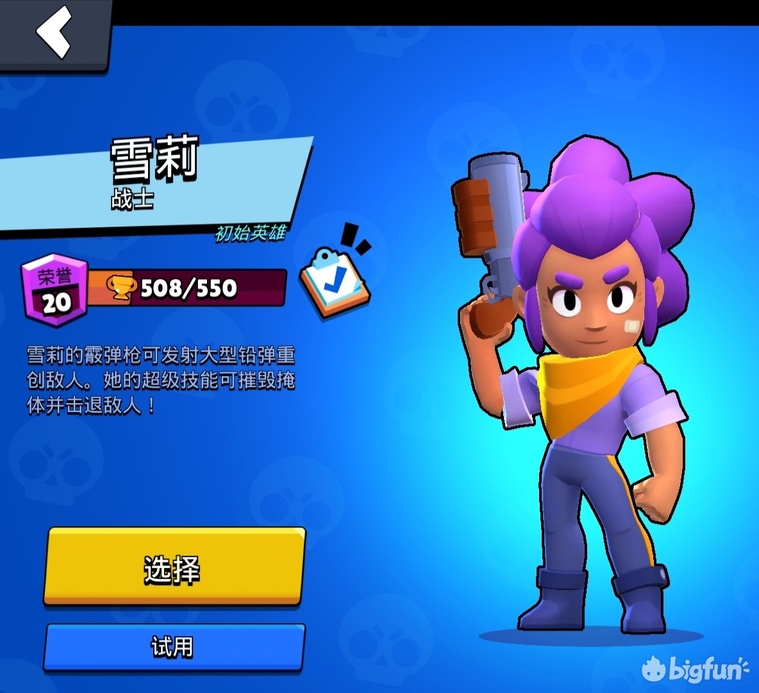759x693 pixels.
Task: Choose Shelly with the yellow 选择 button
Action: tap(173, 568)
